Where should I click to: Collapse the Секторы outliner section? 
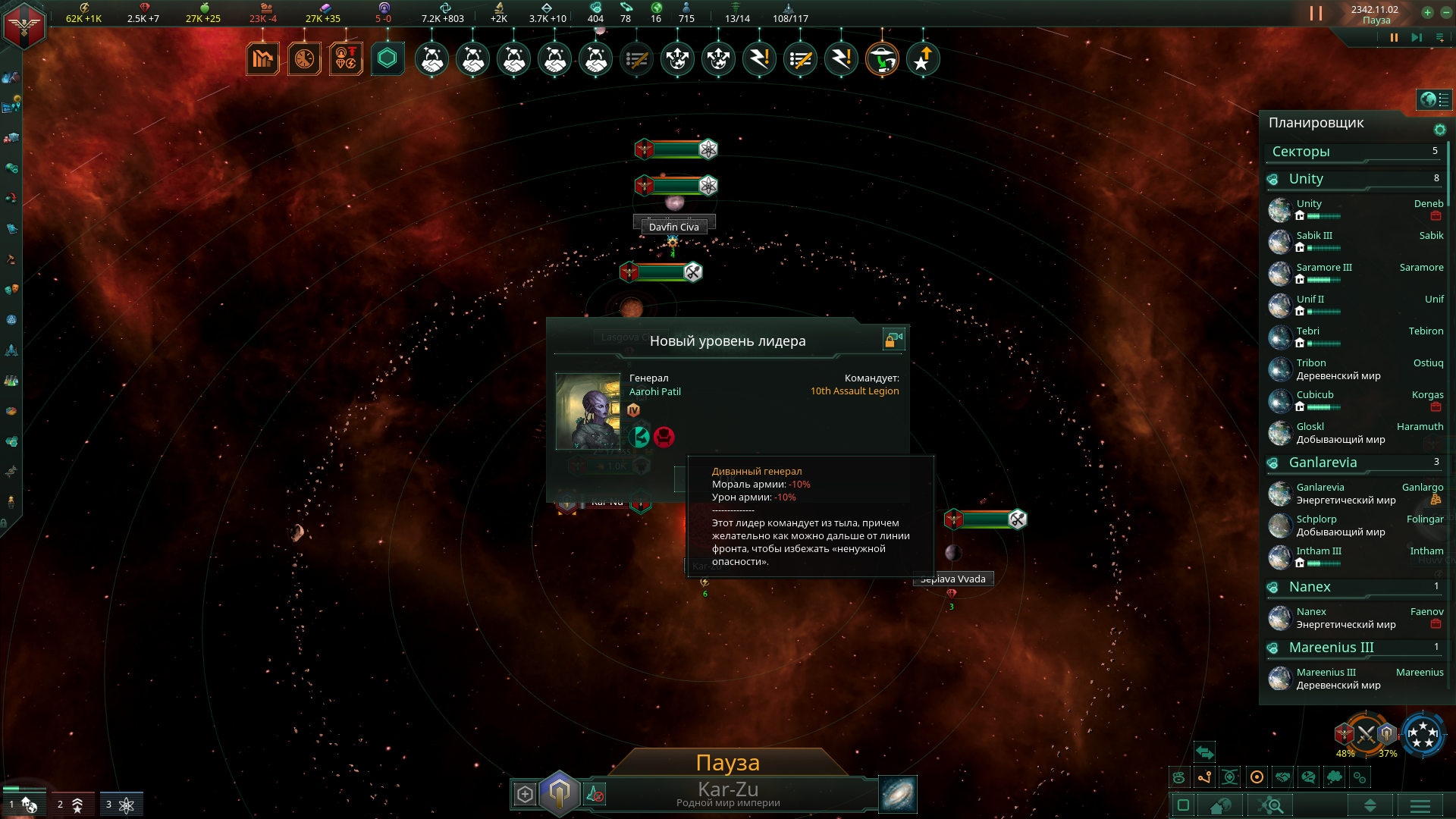[x=1301, y=152]
